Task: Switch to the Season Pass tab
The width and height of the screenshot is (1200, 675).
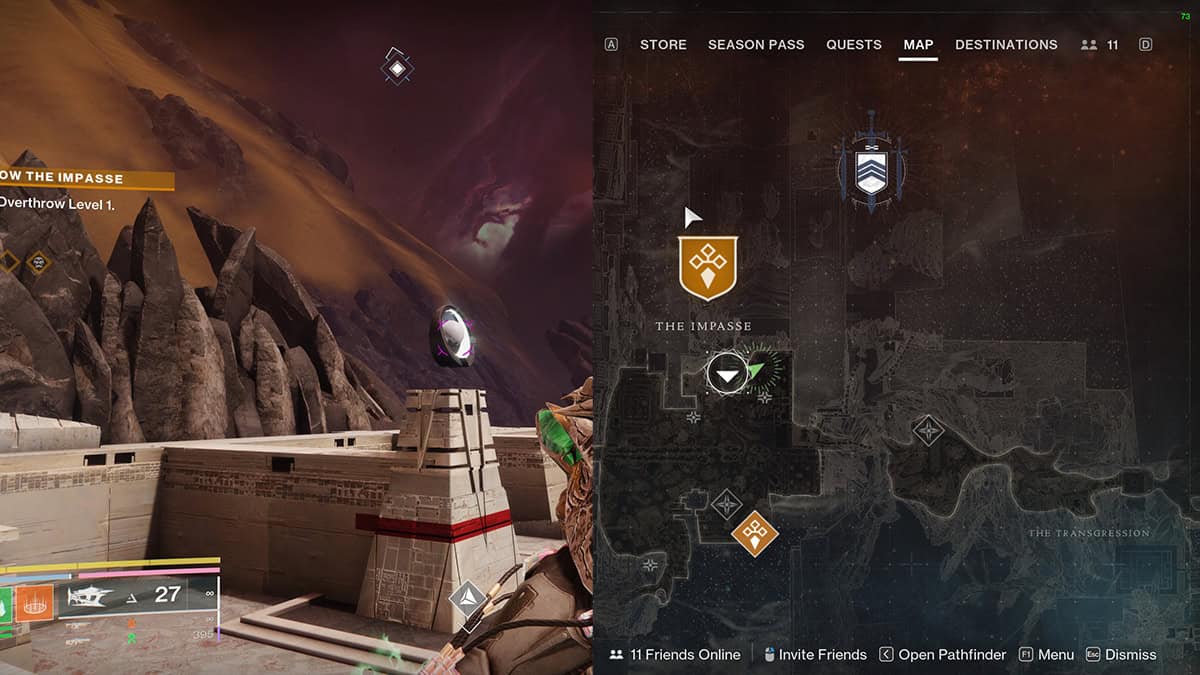Action: 756,45
